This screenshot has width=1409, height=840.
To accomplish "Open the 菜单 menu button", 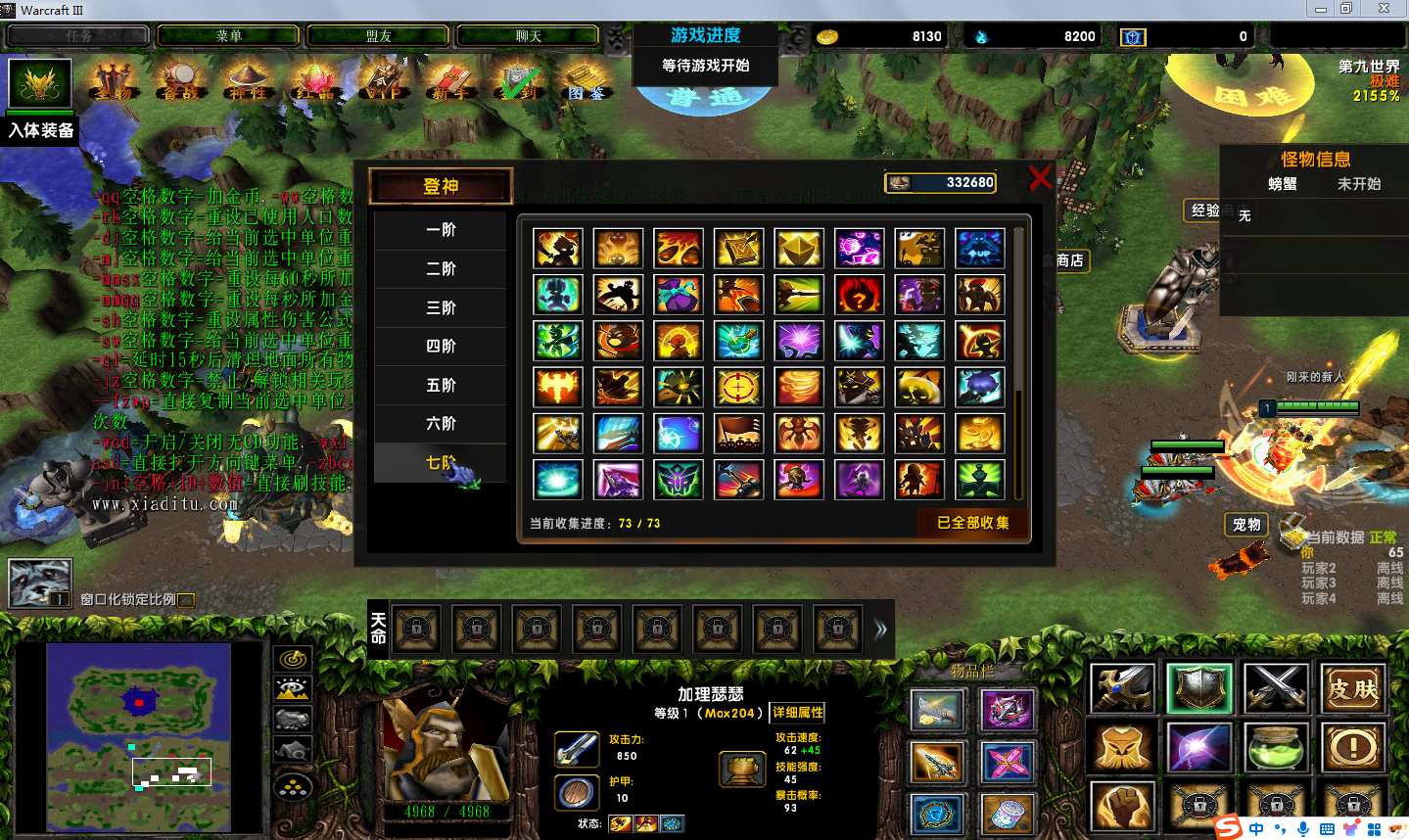I will point(228,36).
